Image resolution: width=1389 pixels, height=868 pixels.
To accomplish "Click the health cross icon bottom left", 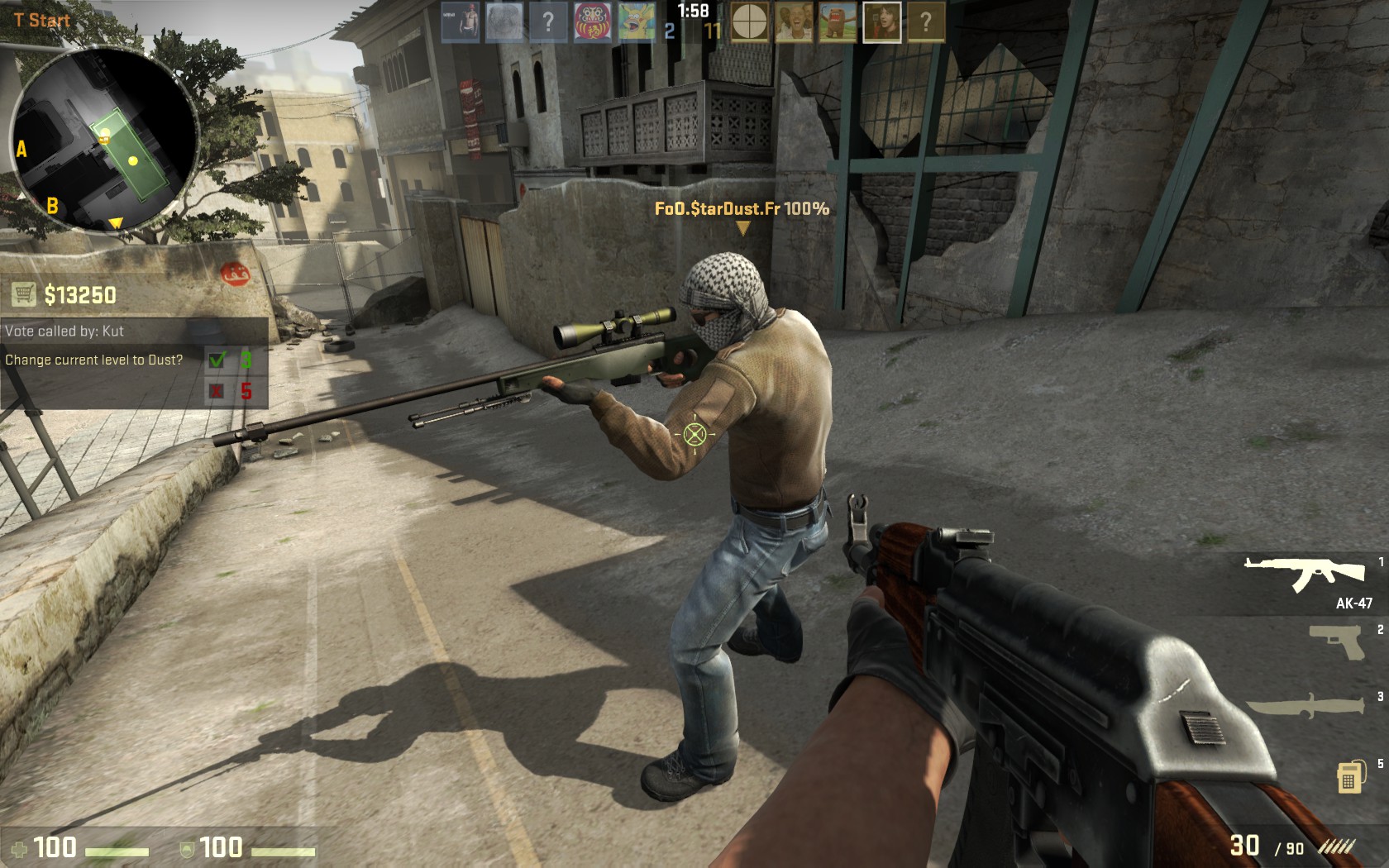I will (21, 848).
